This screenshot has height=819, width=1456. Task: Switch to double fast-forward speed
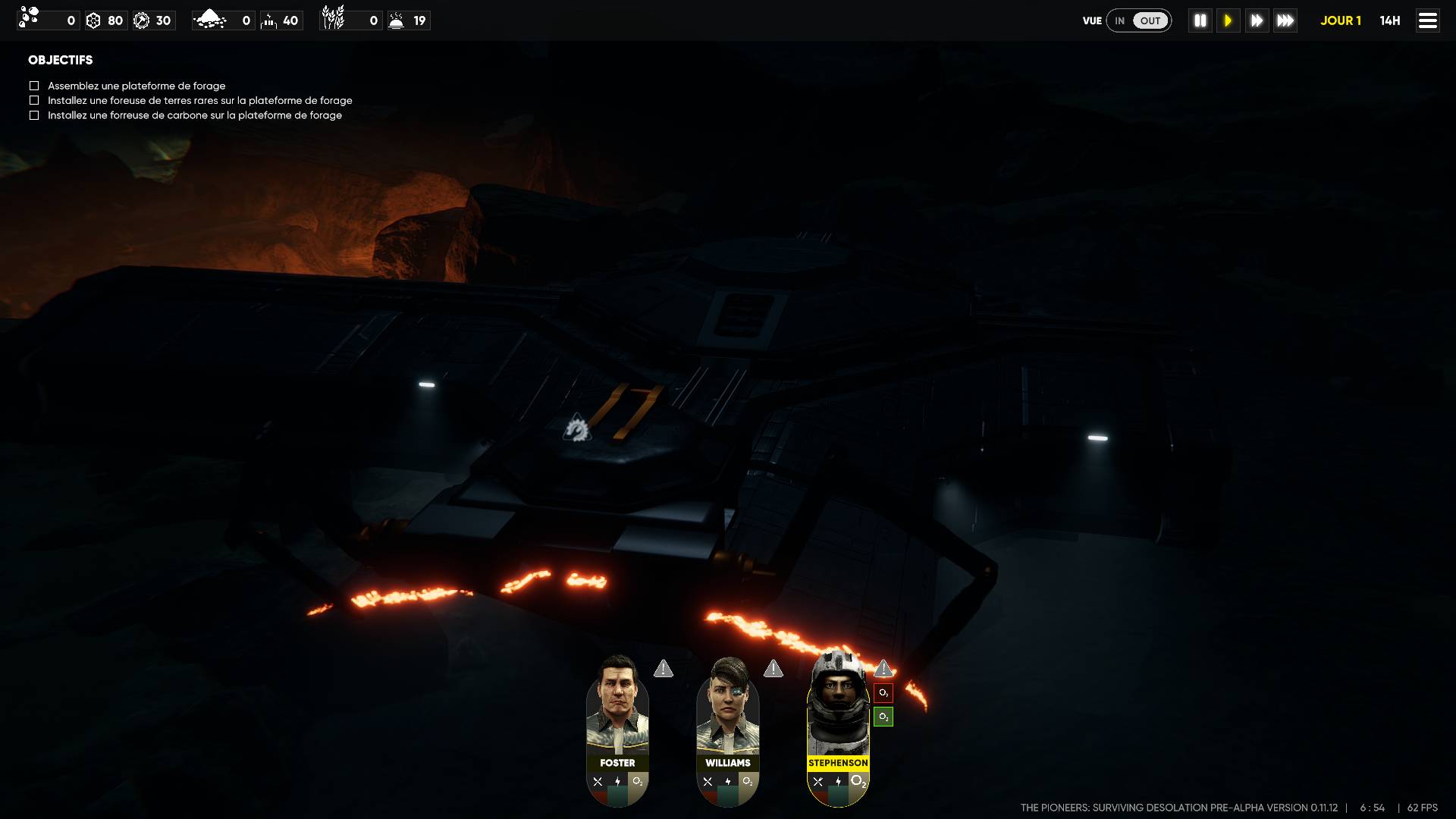coord(1257,20)
